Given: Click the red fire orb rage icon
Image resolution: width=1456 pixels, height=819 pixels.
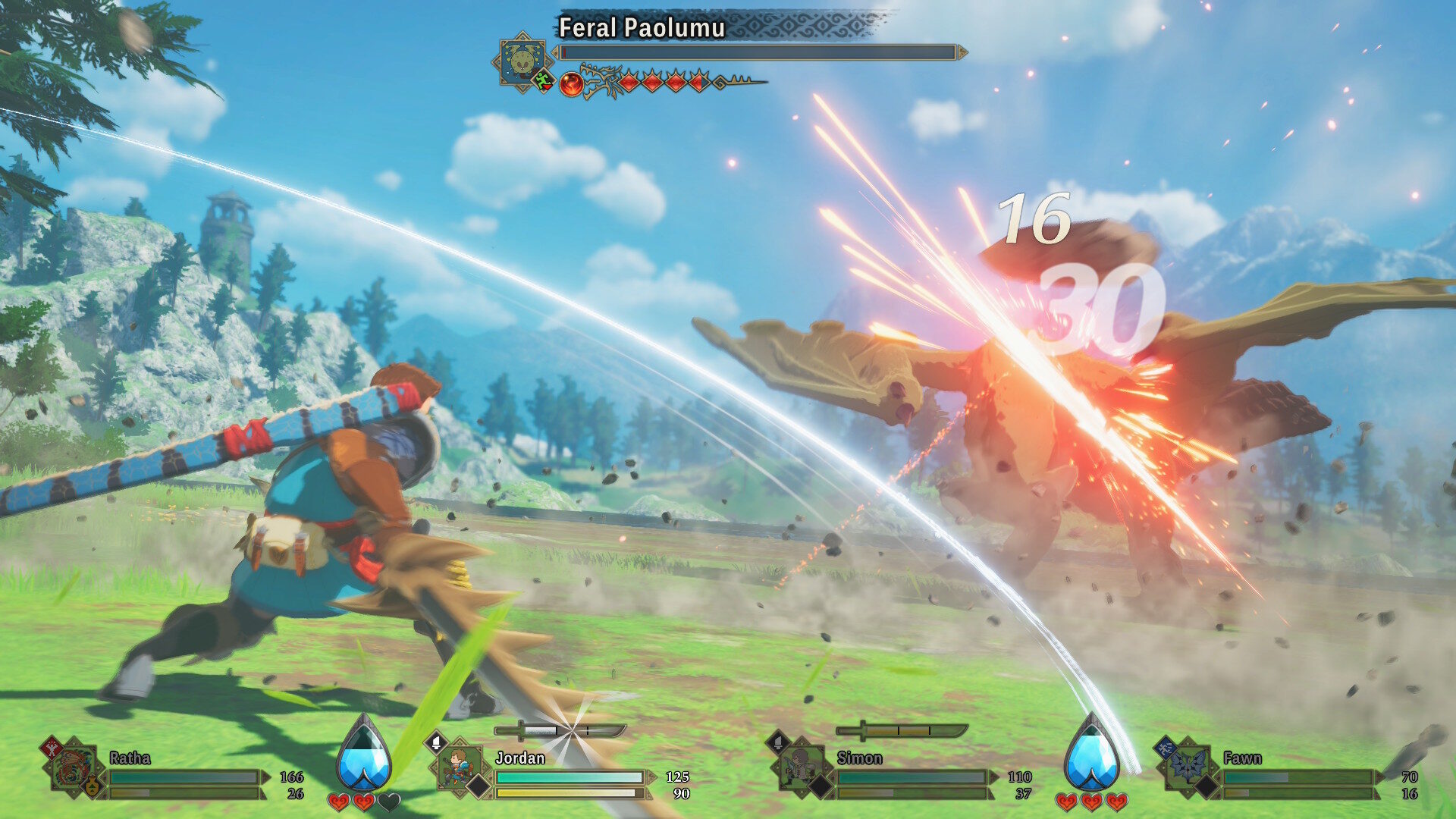Looking at the screenshot, I should click(x=573, y=83).
